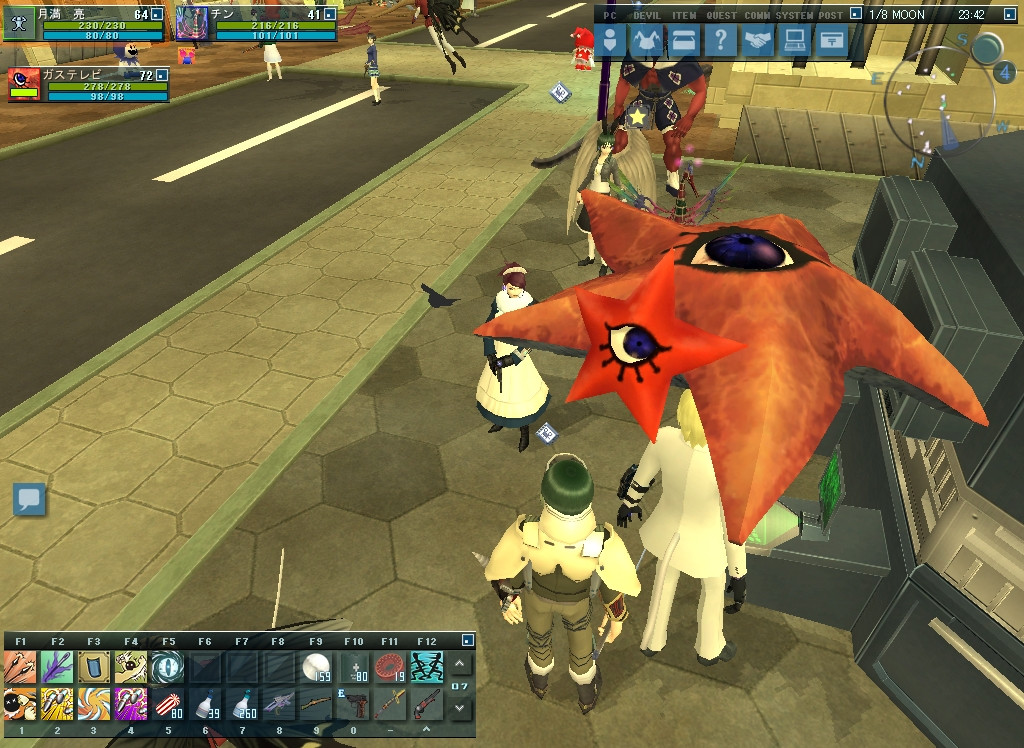This screenshot has width=1024, height=748.
Task: Open the chat speech bubble
Action: click(x=29, y=499)
